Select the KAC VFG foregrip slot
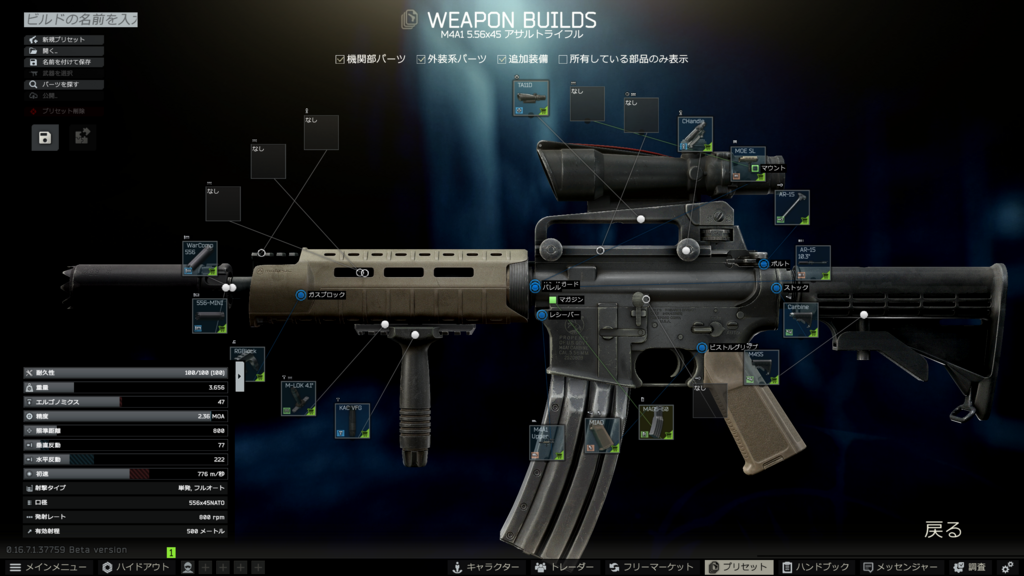Image resolution: width=1024 pixels, height=576 pixels. click(352, 421)
